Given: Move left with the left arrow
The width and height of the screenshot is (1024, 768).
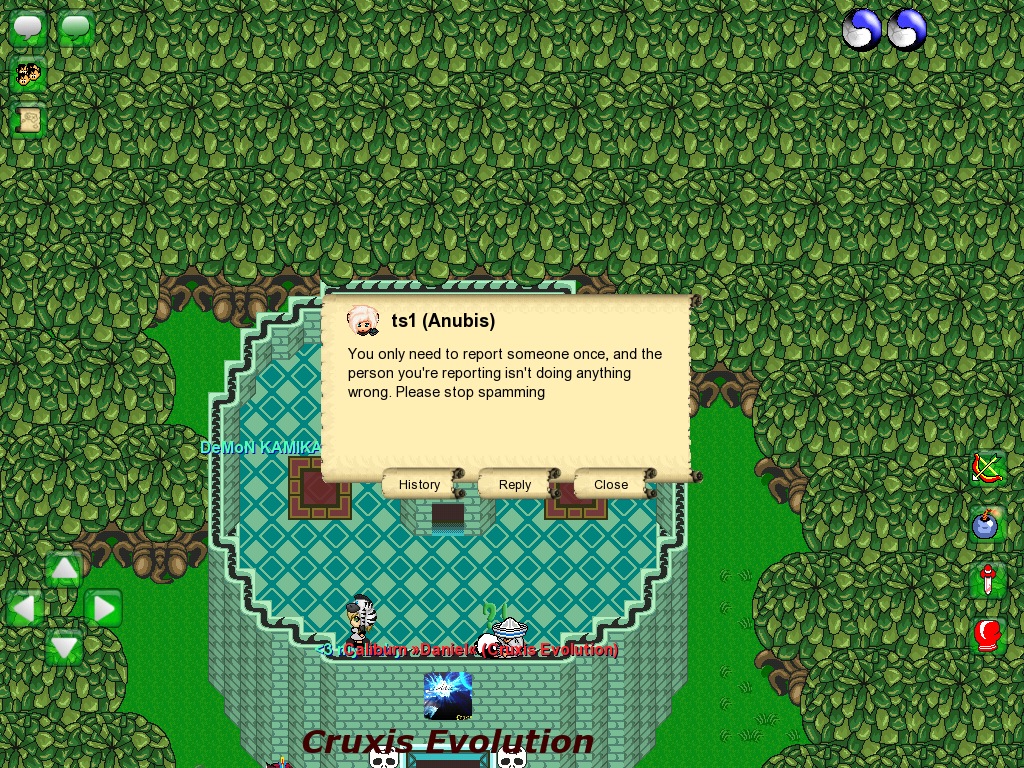Looking at the screenshot, I should (x=25, y=608).
